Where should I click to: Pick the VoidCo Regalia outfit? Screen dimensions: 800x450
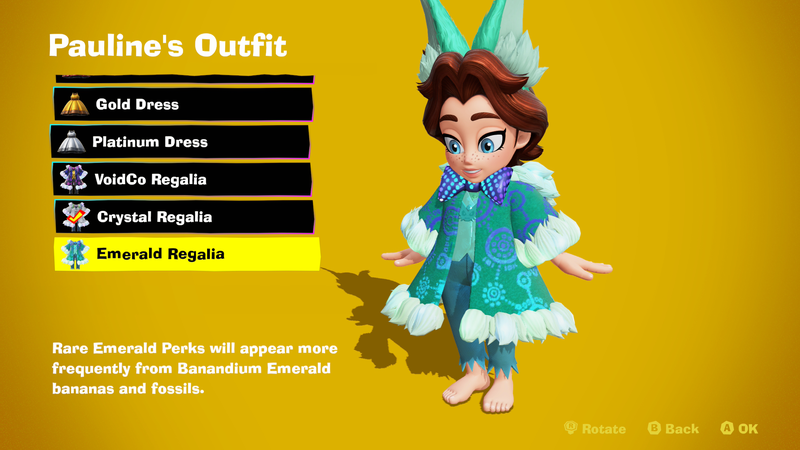(182, 179)
